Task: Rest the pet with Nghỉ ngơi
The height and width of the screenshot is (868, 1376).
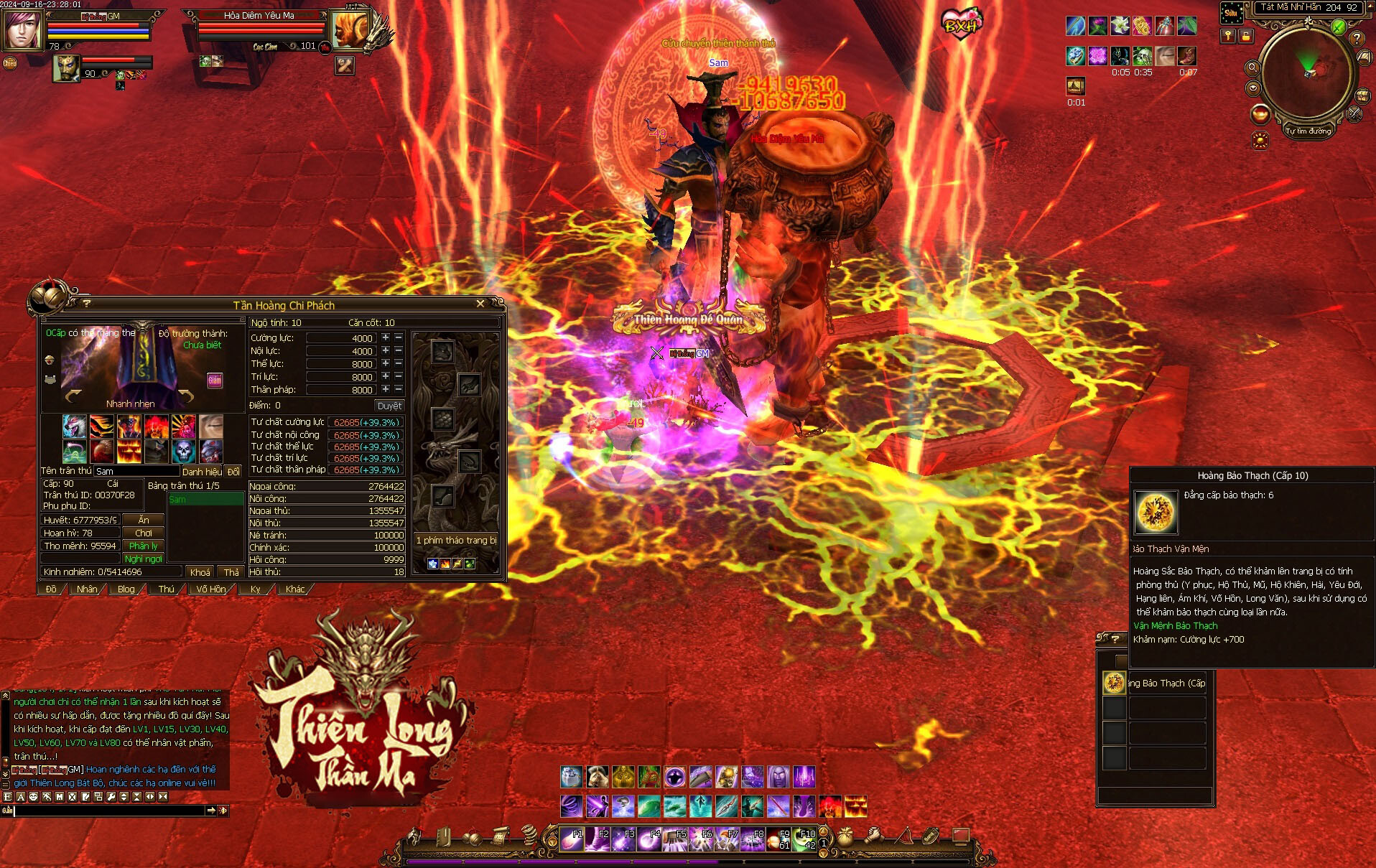Action: tap(144, 559)
